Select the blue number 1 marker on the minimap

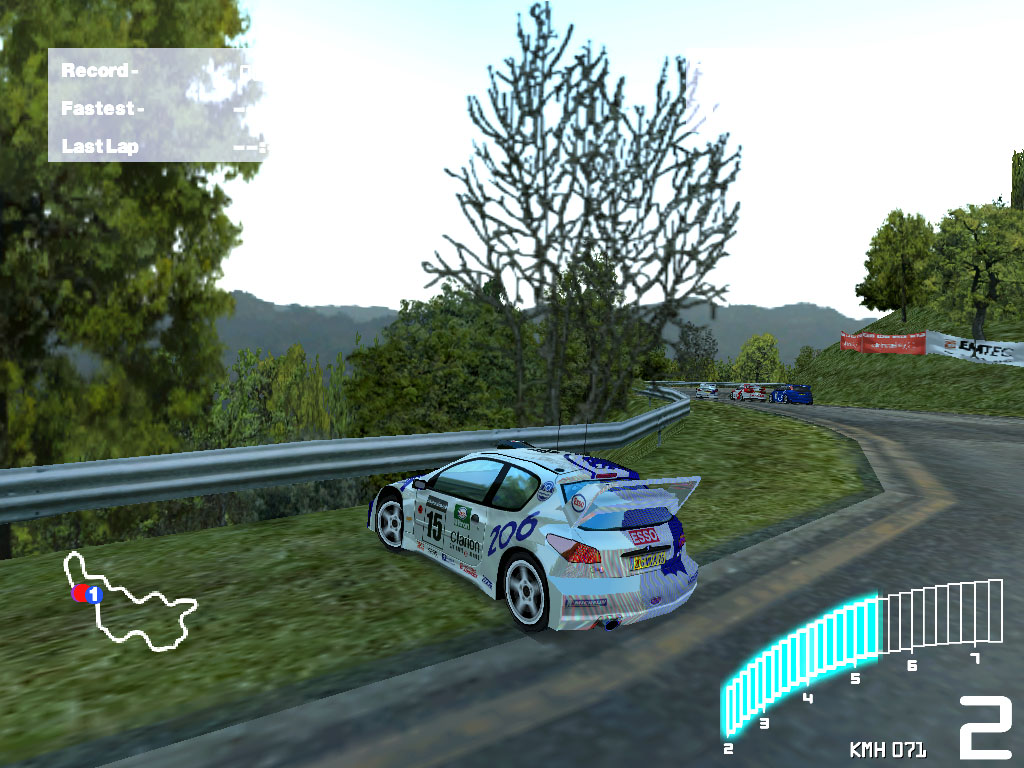pyautogui.click(x=94, y=594)
